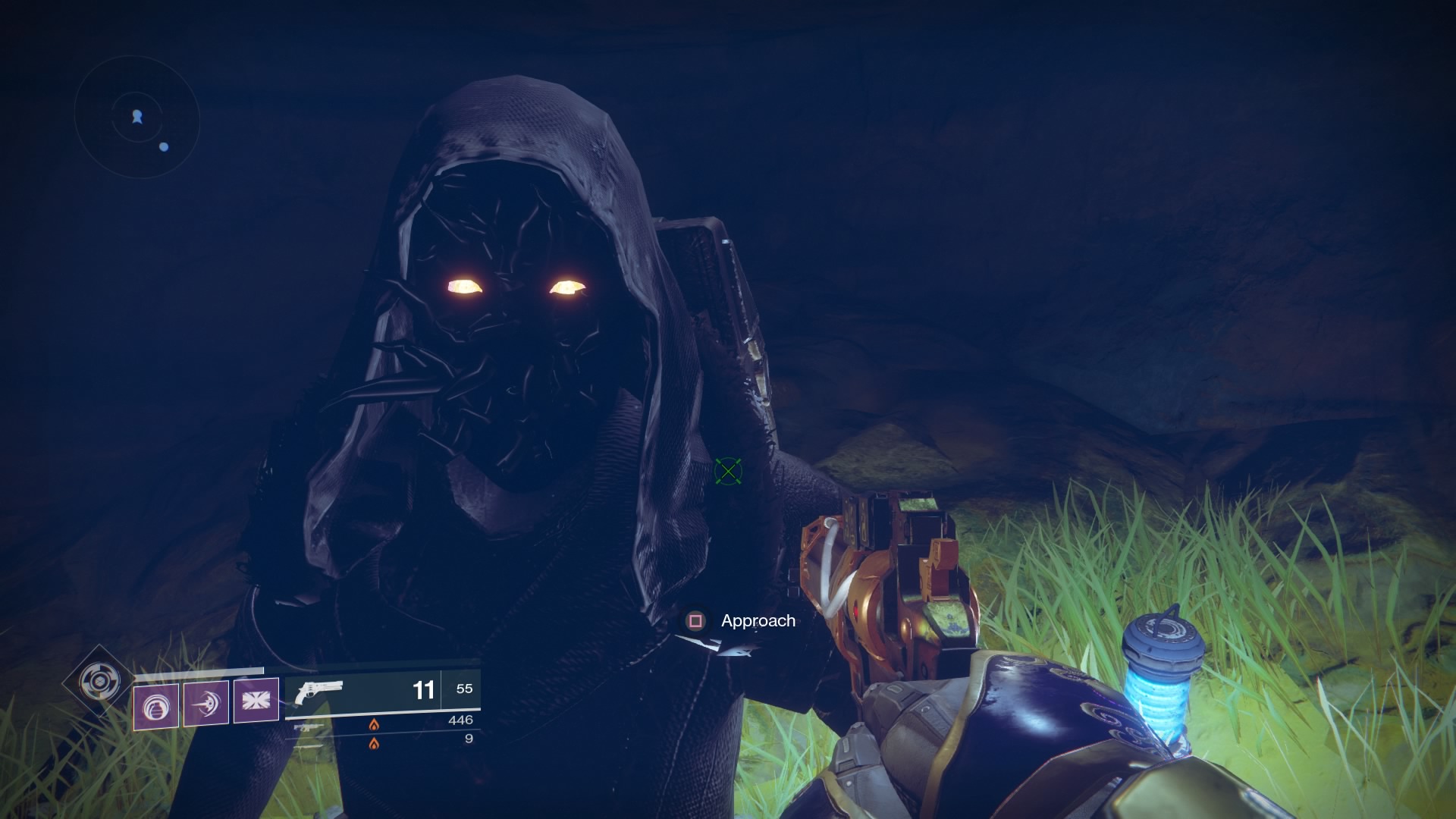Click the submachine gun icon below the hand cannon
The image size is (1456, 819).
(x=309, y=727)
